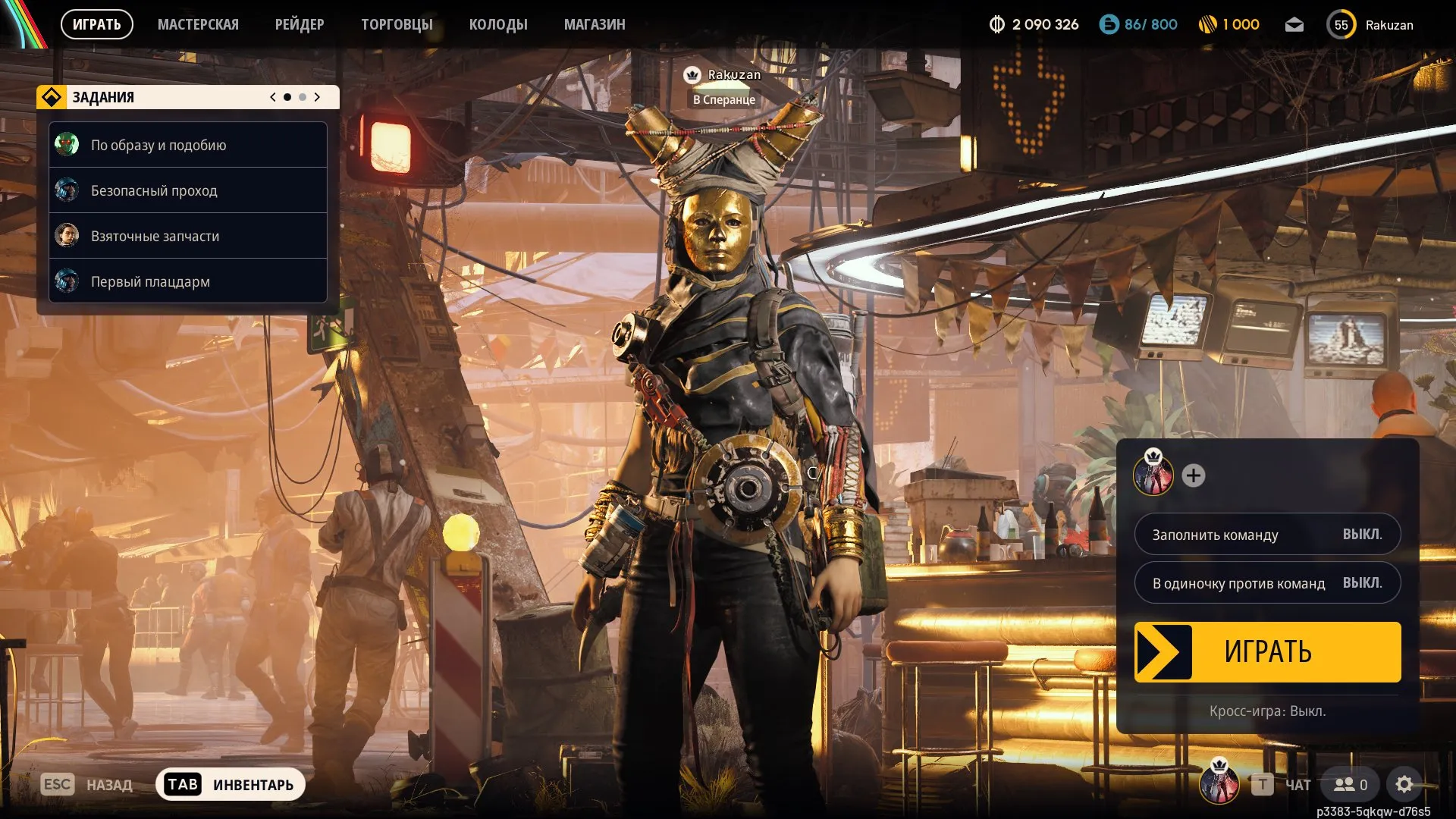The image size is (1456, 819).
Task: Open settings gear icon
Action: pos(1404,784)
